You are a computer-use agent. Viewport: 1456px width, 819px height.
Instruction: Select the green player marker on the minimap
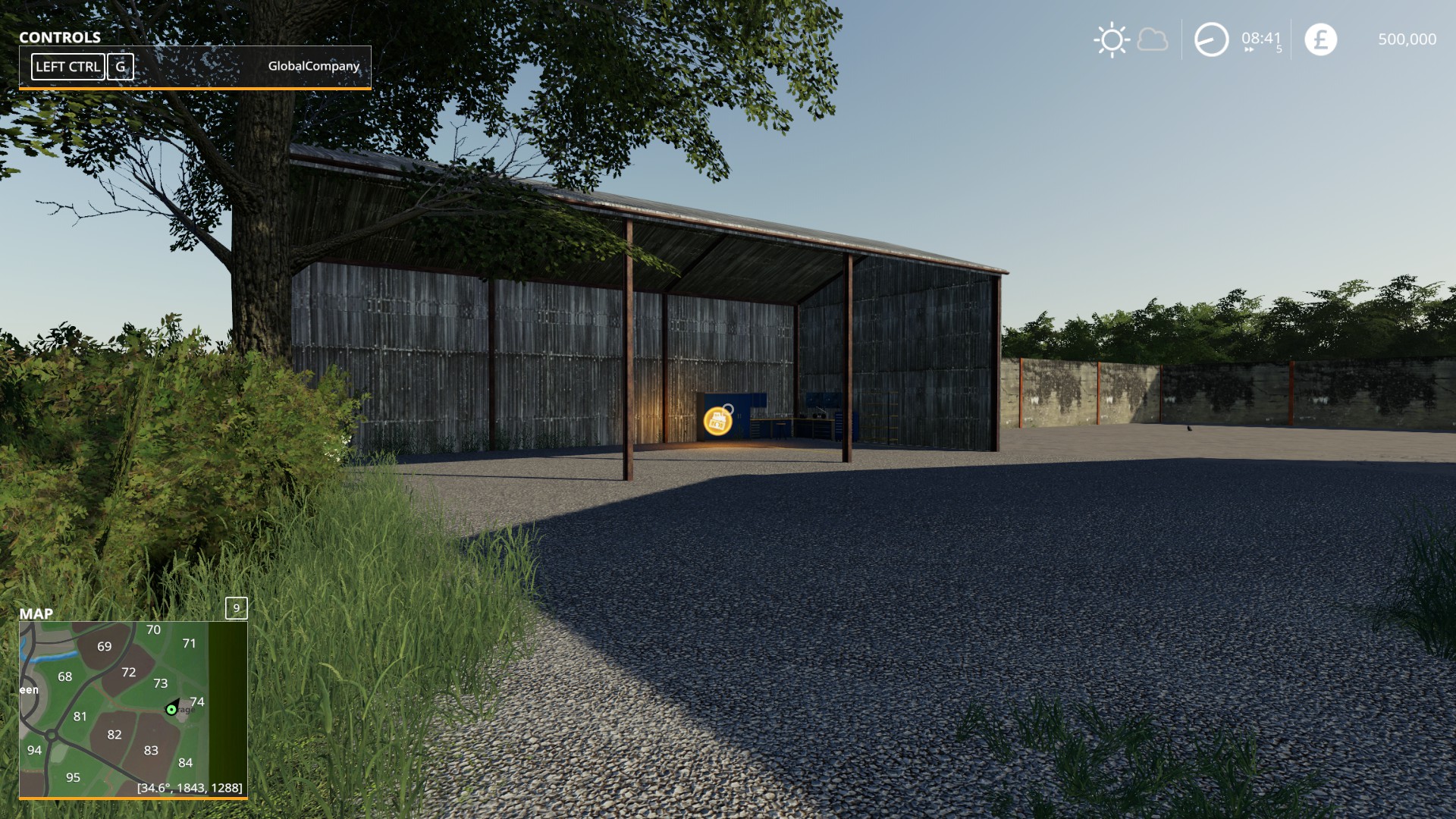coord(171,710)
